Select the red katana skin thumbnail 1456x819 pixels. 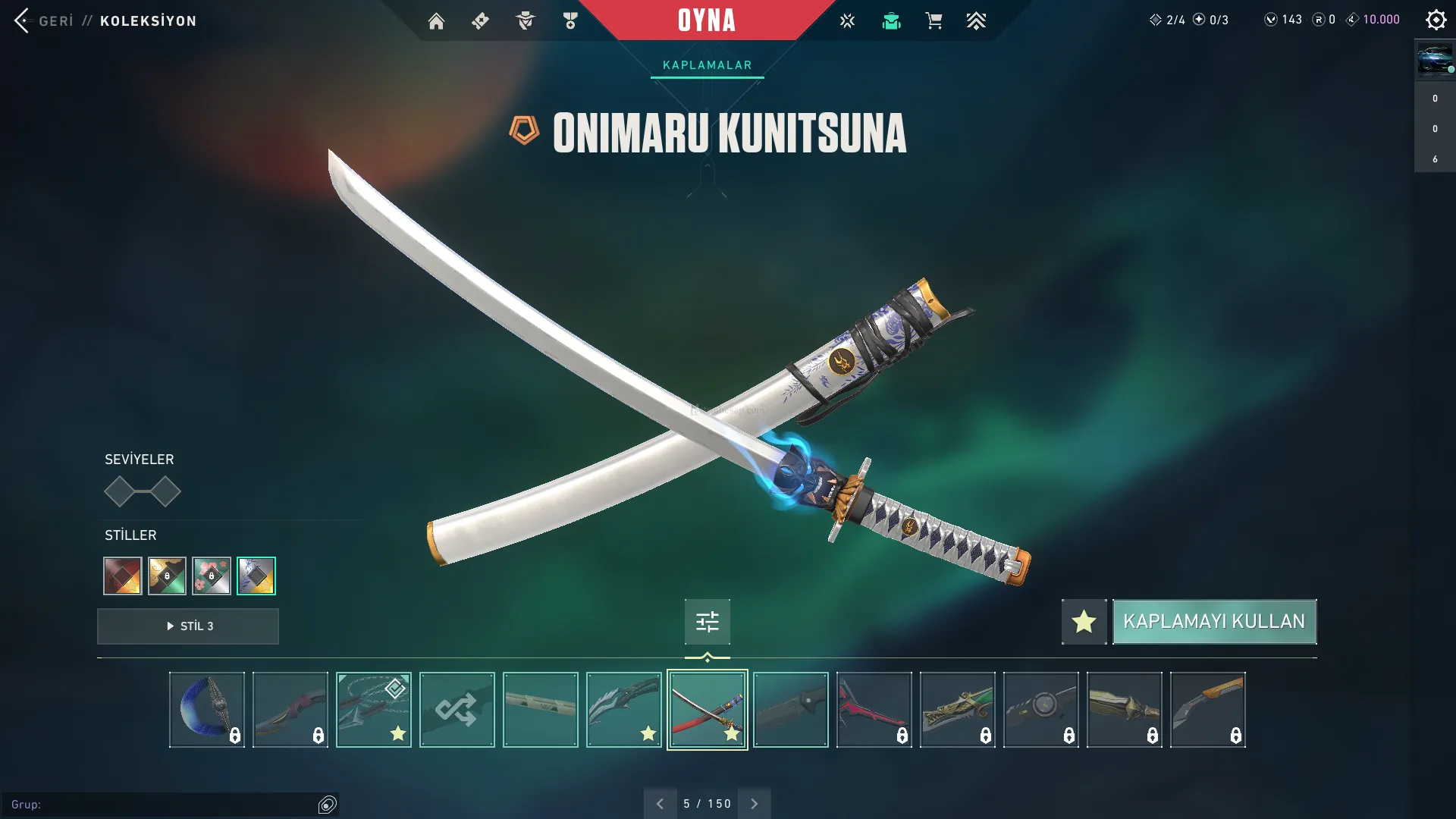click(708, 710)
